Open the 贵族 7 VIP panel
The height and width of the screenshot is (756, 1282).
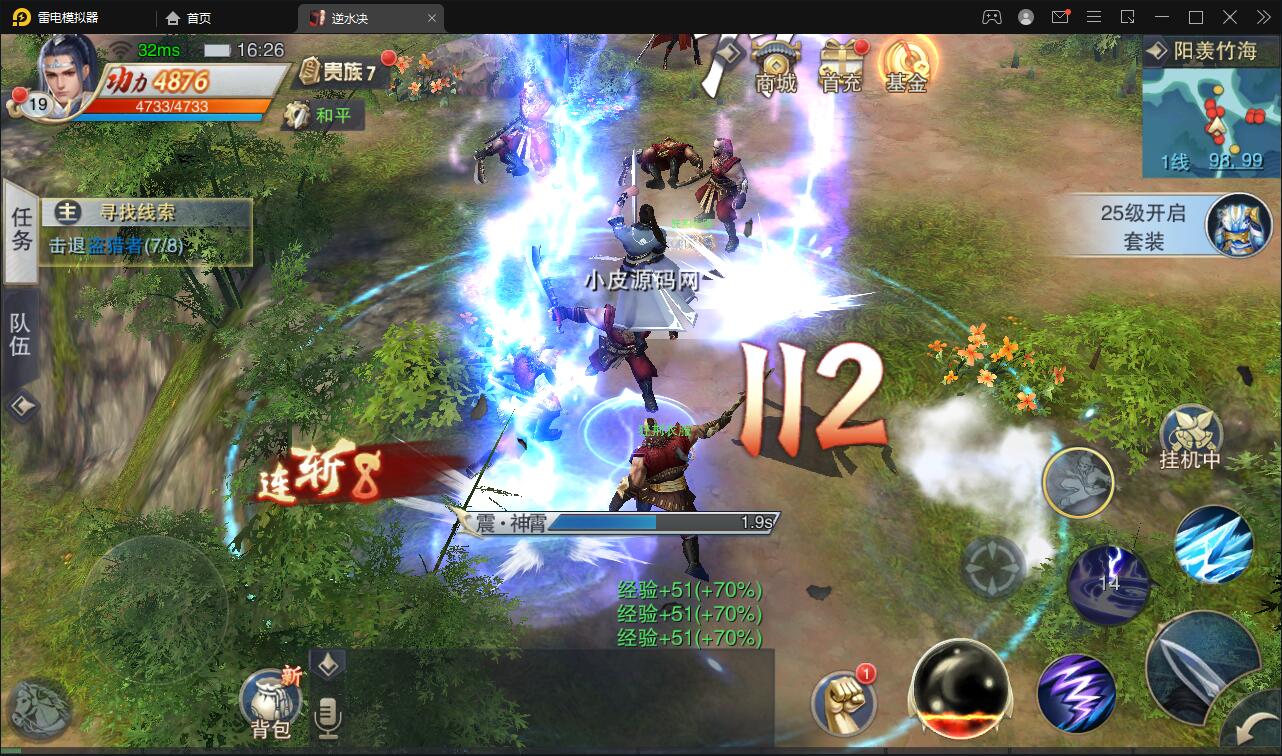pos(337,71)
